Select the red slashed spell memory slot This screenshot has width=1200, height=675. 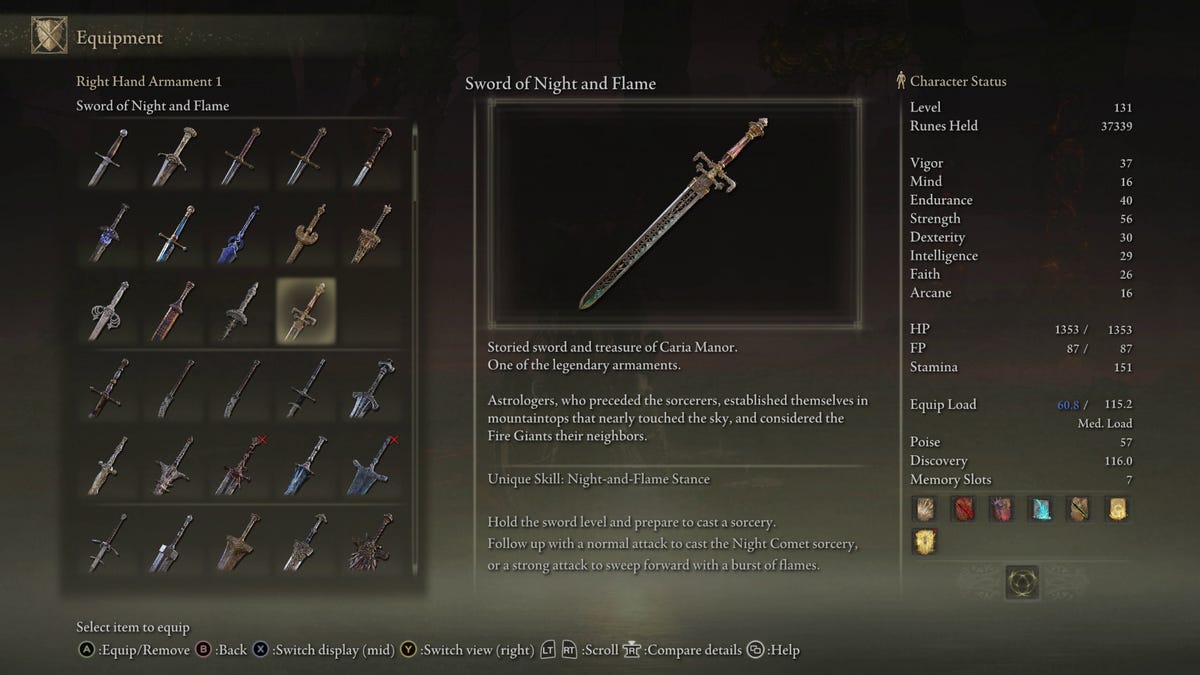[x=963, y=509]
